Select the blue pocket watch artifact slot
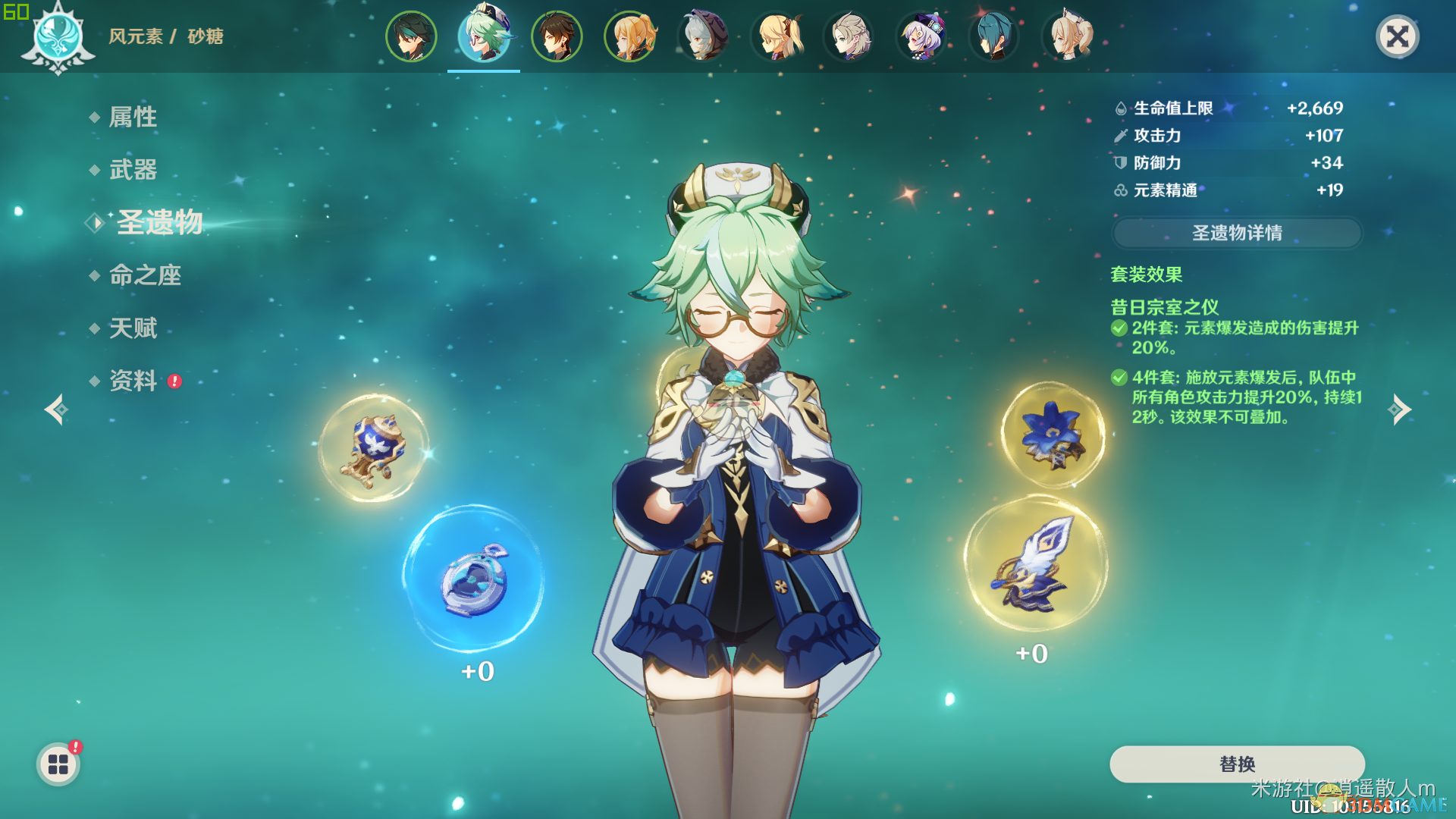The height and width of the screenshot is (819, 1456). tap(474, 580)
